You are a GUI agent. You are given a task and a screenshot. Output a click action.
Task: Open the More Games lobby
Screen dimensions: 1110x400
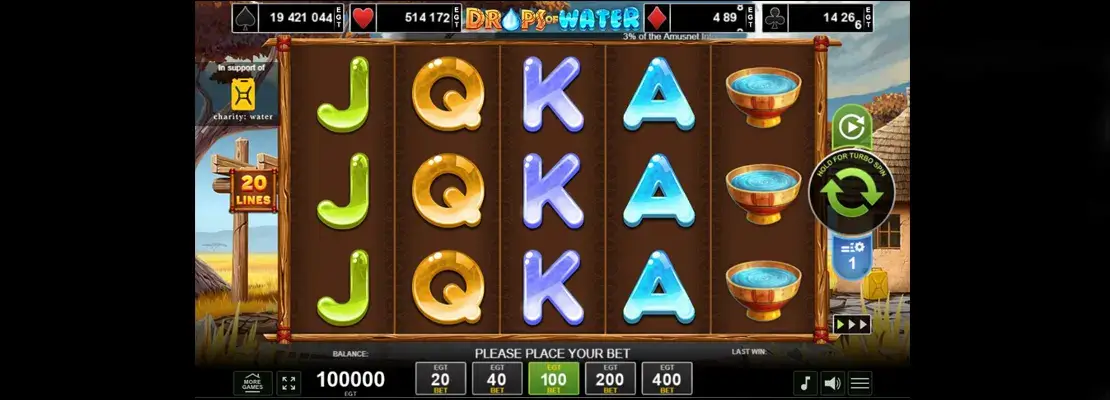(x=252, y=383)
